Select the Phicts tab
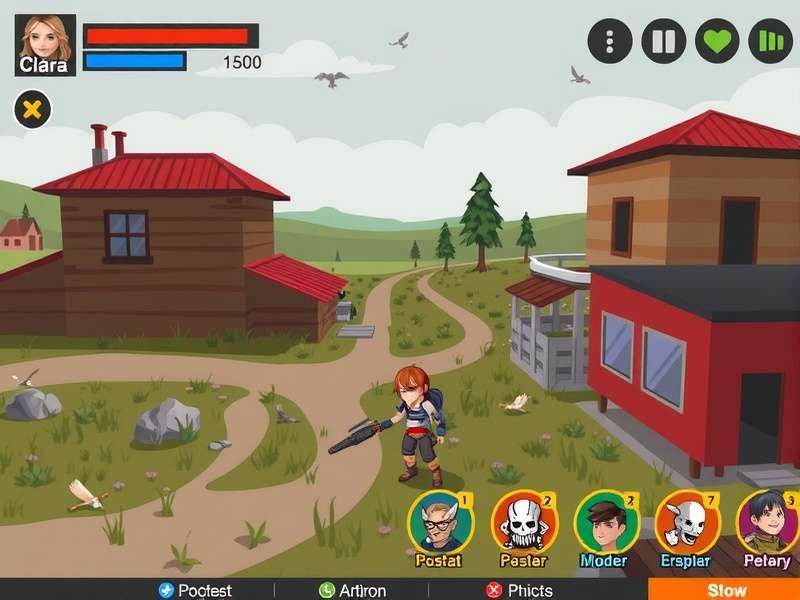This screenshot has width=800, height=600. (x=519, y=590)
